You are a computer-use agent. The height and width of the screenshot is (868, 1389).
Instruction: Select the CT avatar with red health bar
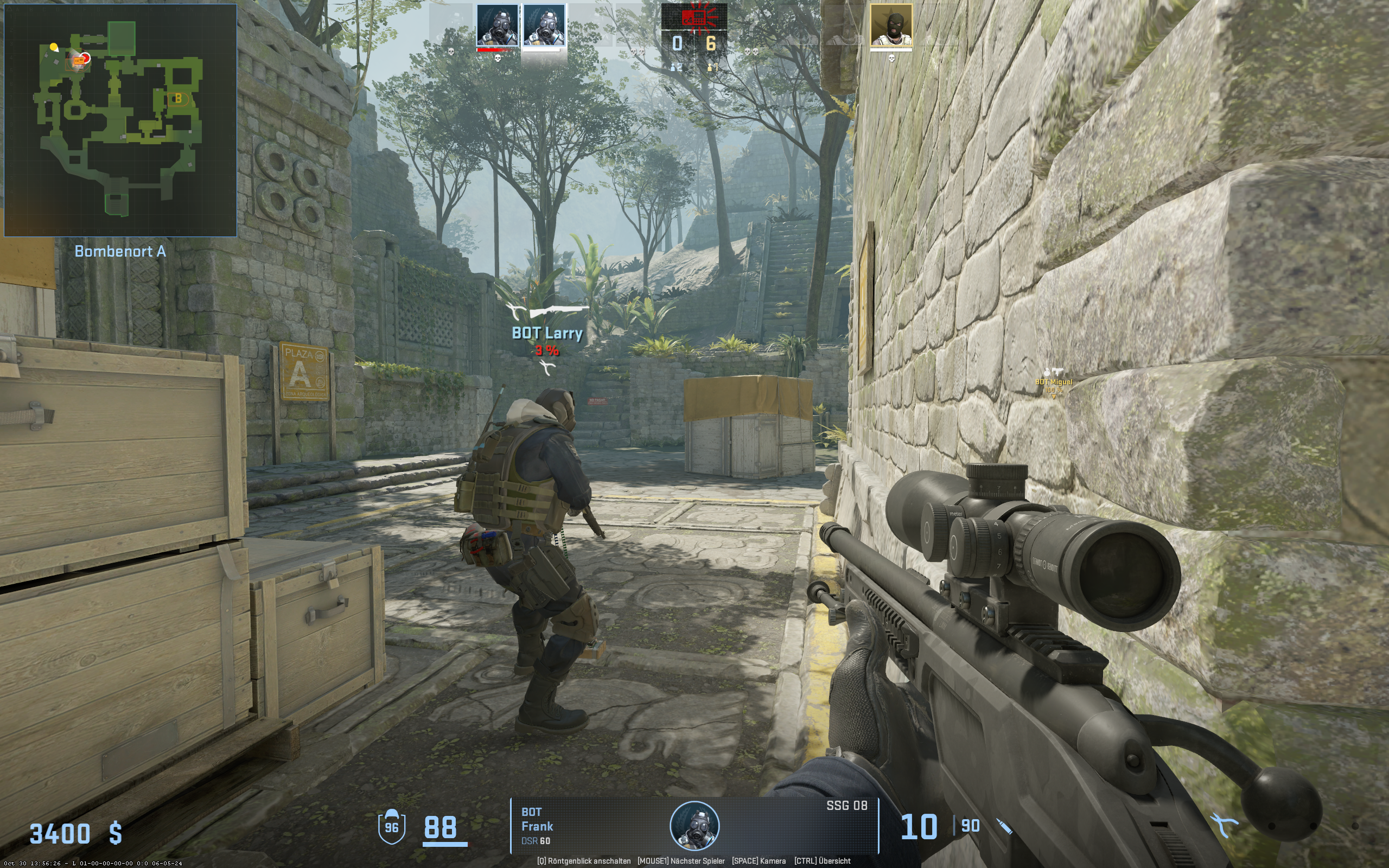click(x=497, y=26)
